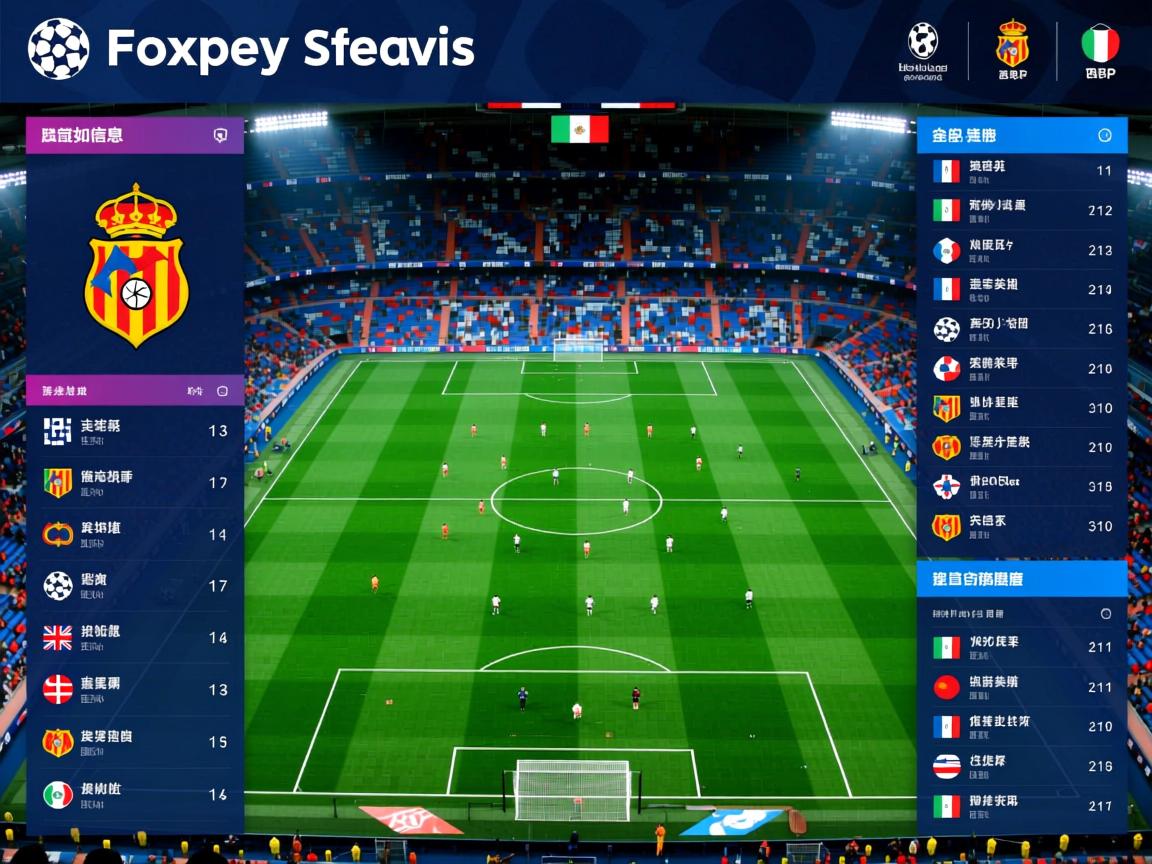Toggle the small icon on the left list header
1152x864 pixels.
coord(222,391)
